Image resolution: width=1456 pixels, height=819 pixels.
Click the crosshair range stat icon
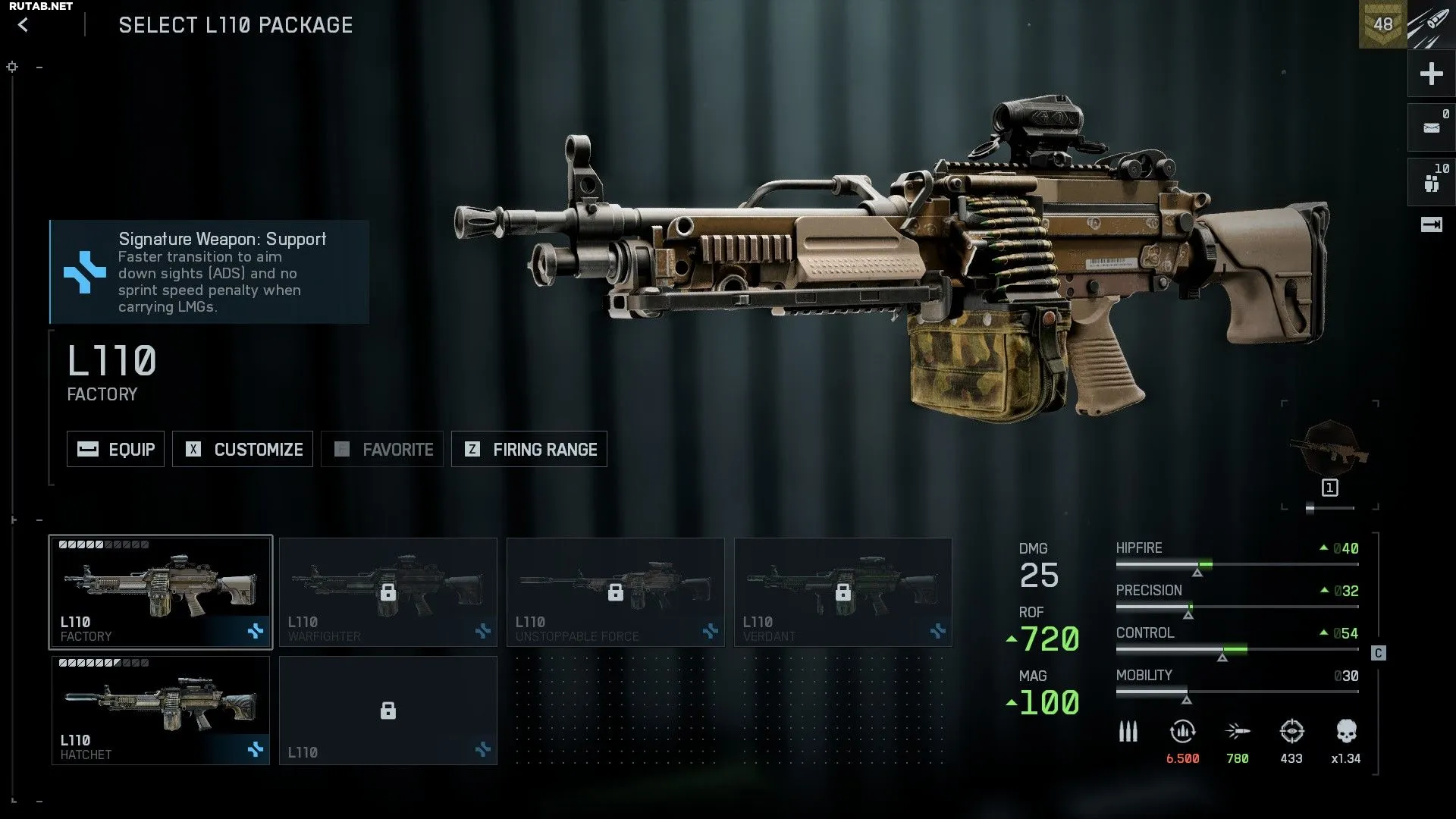click(1291, 732)
